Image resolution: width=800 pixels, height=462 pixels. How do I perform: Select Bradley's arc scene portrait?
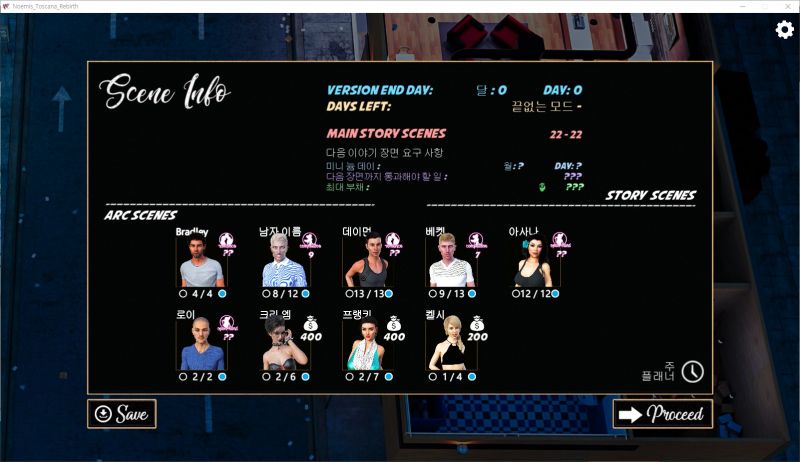tap(202, 263)
